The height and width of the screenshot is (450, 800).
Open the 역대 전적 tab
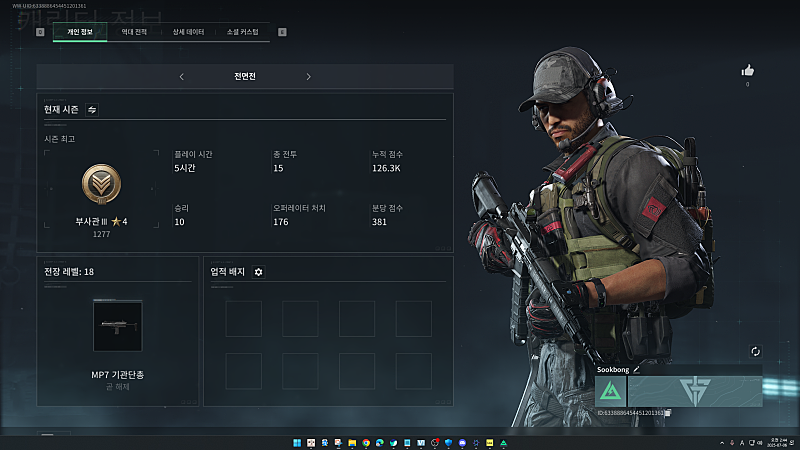point(134,32)
